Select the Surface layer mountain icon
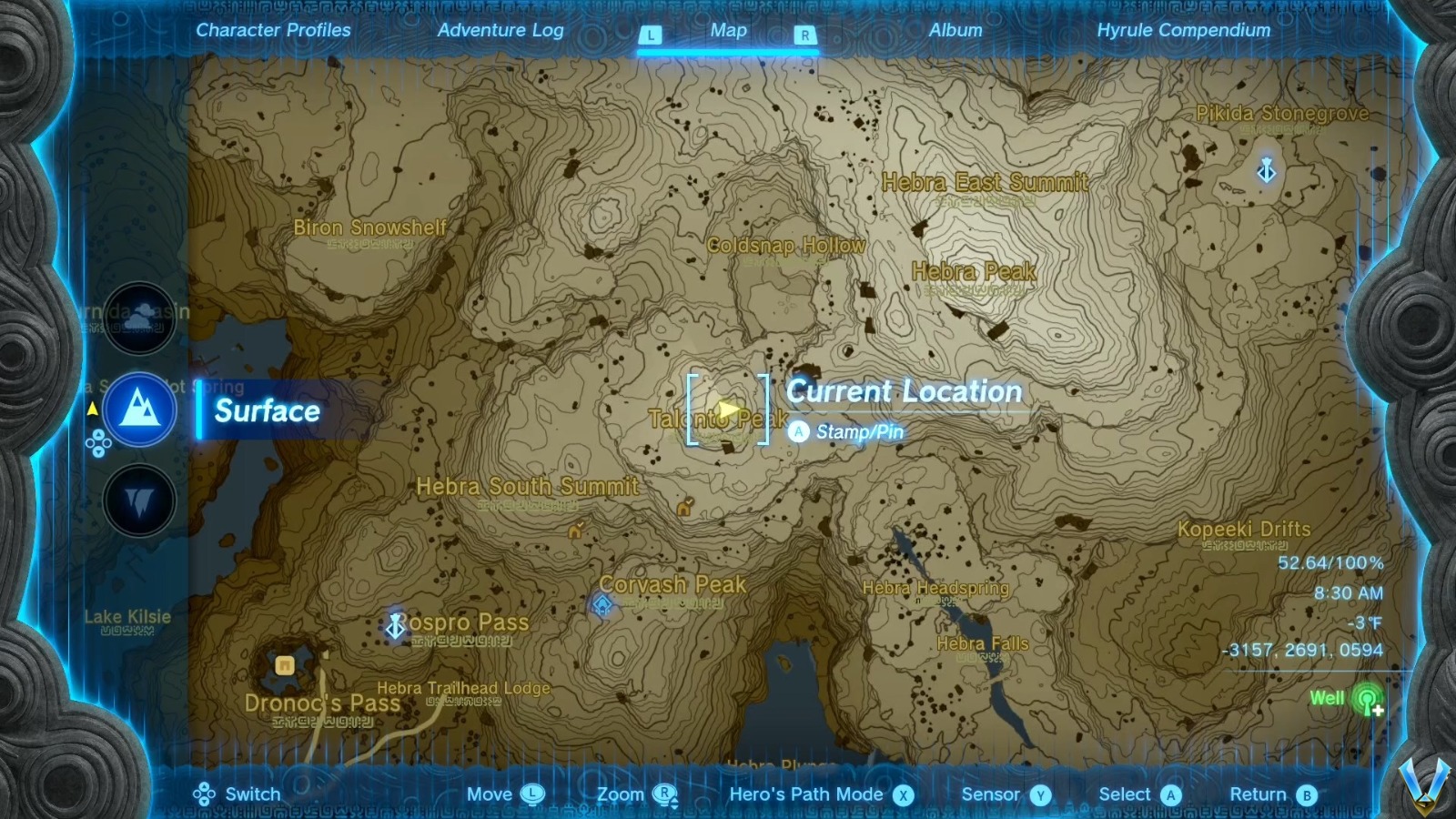1456x819 pixels. [x=138, y=410]
